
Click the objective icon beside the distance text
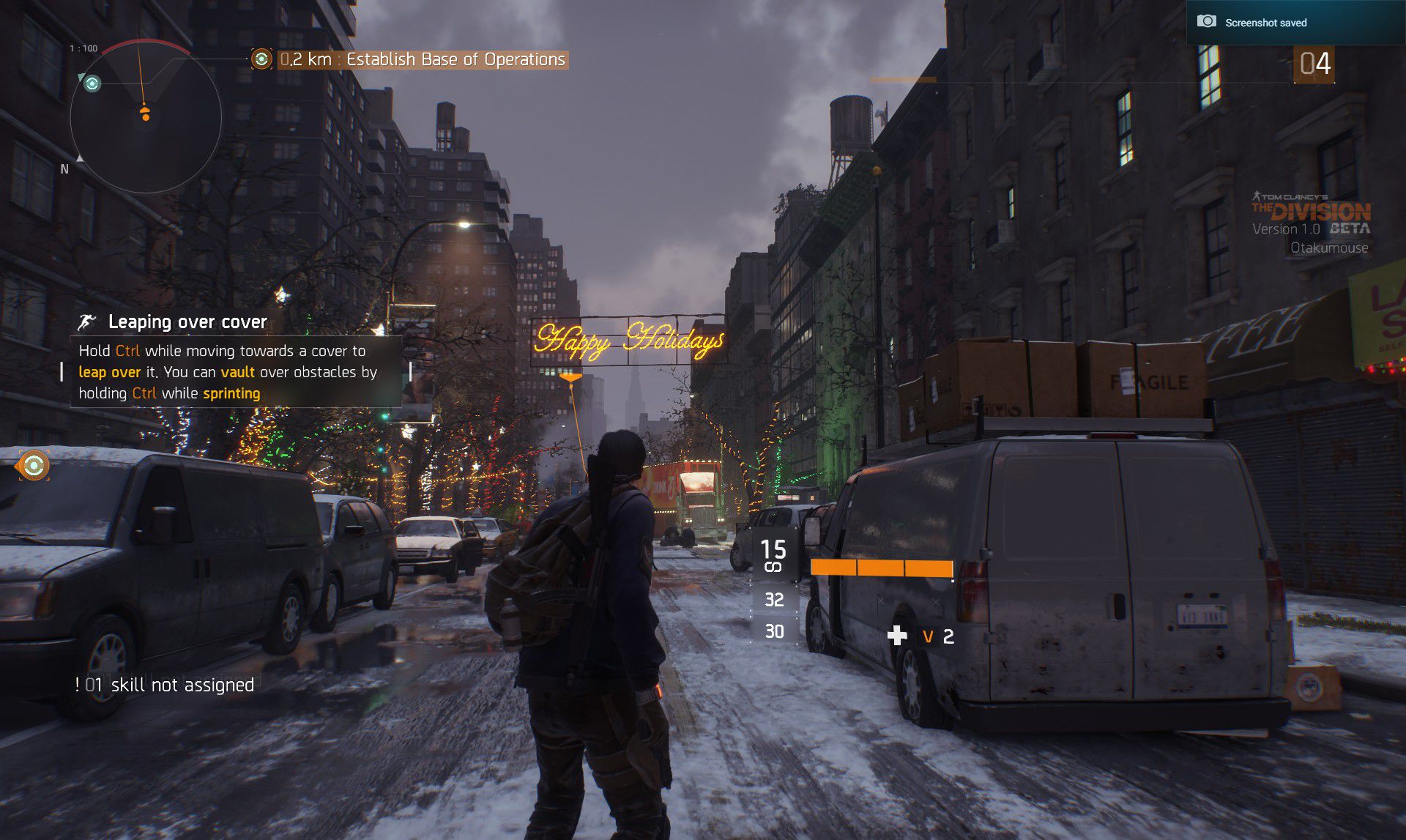pyautogui.click(x=261, y=59)
